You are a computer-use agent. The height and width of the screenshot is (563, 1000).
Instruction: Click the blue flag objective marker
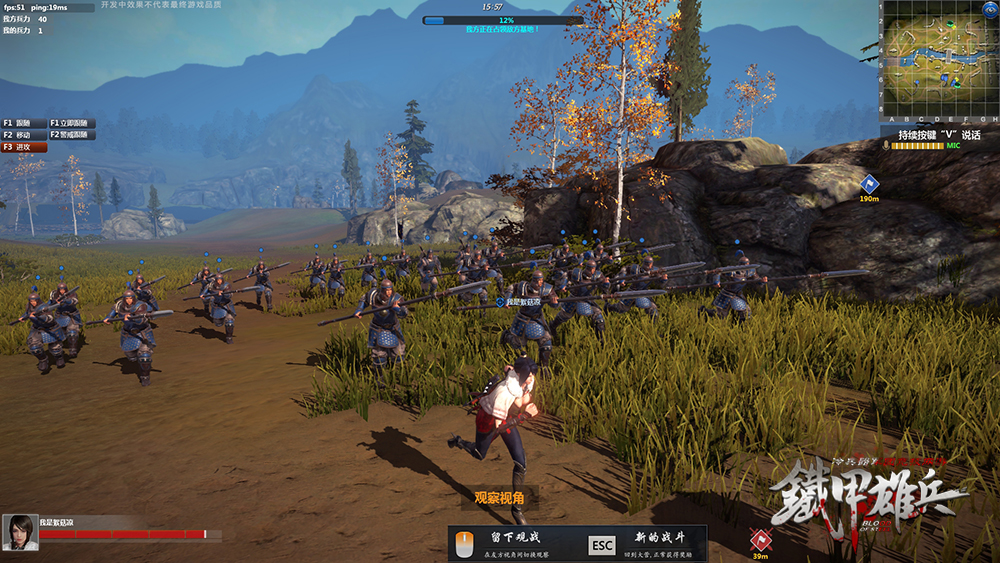click(868, 183)
